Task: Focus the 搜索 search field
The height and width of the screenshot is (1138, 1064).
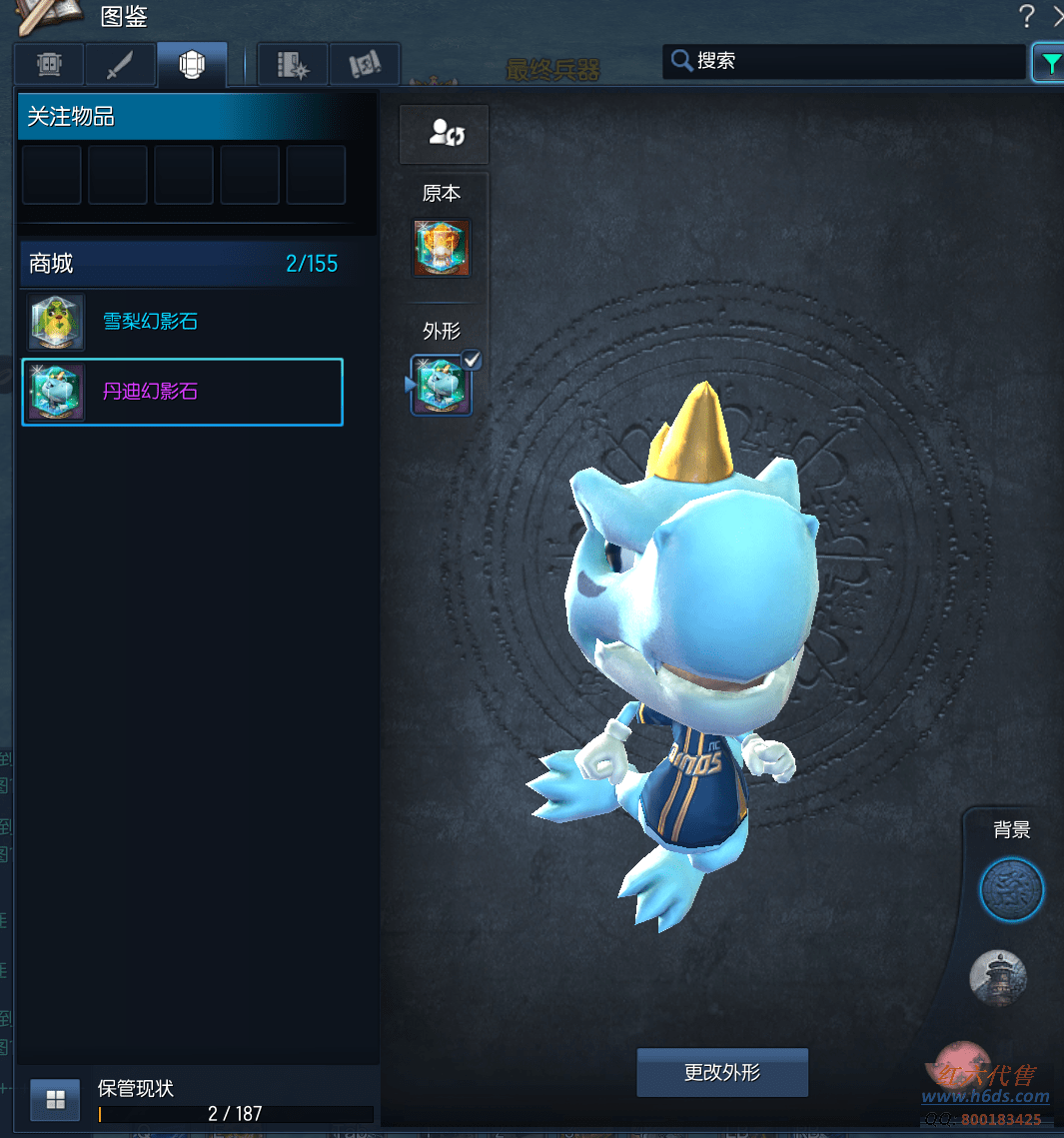Action: coord(844,61)
